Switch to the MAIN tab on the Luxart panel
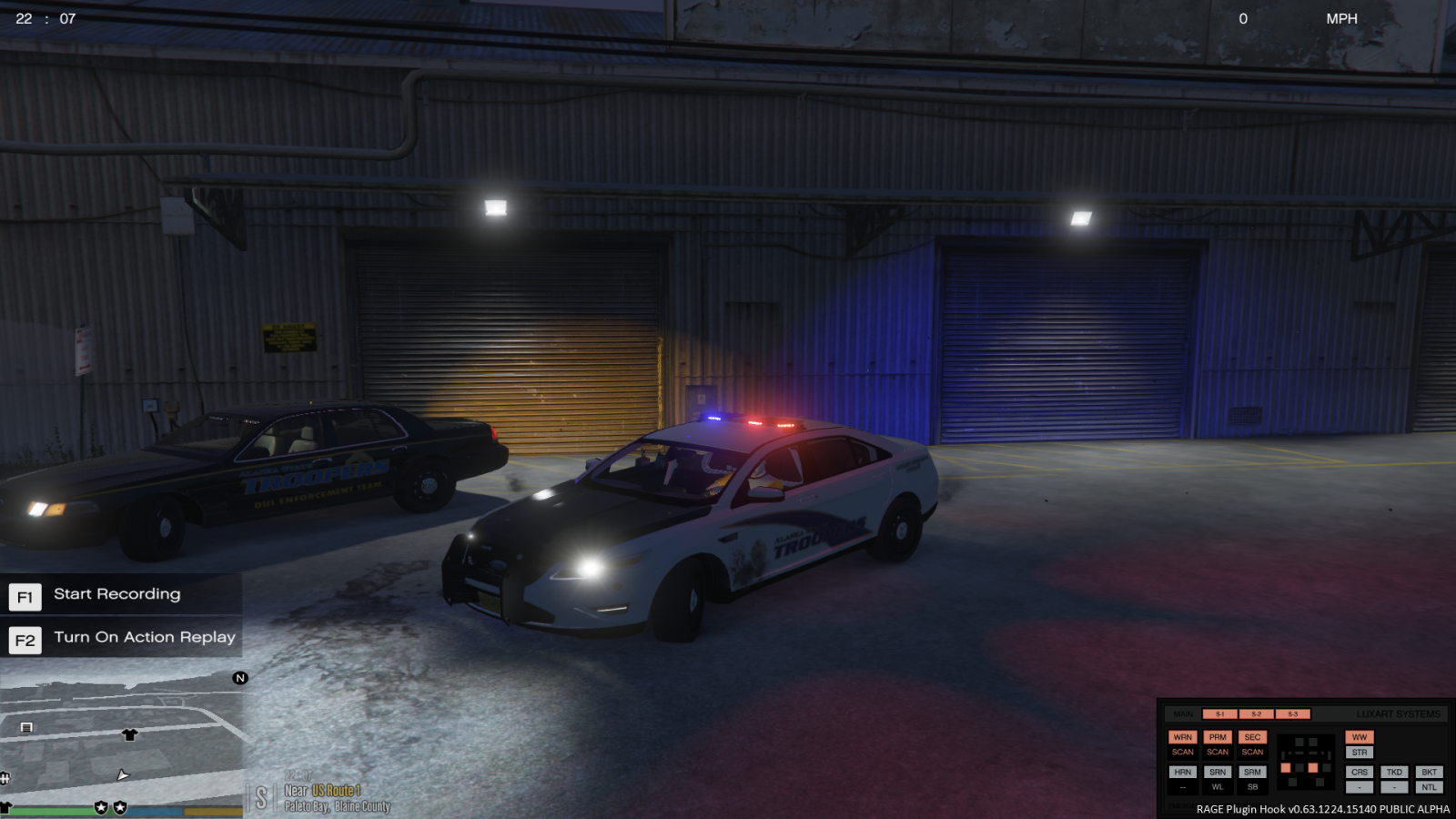Image resolution: width=1456 pixels, height=819 pixels. tap(1183, 713)
